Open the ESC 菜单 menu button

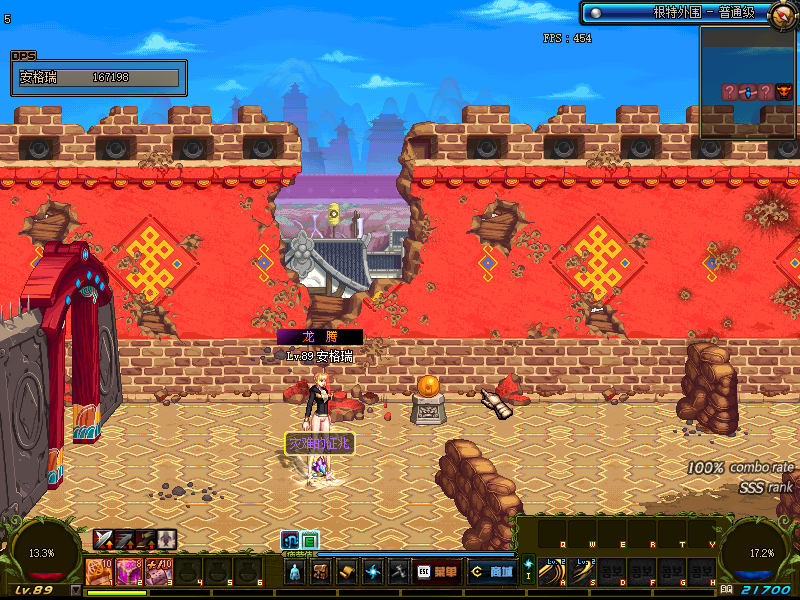pyautogui.click(x=437, y=572)
